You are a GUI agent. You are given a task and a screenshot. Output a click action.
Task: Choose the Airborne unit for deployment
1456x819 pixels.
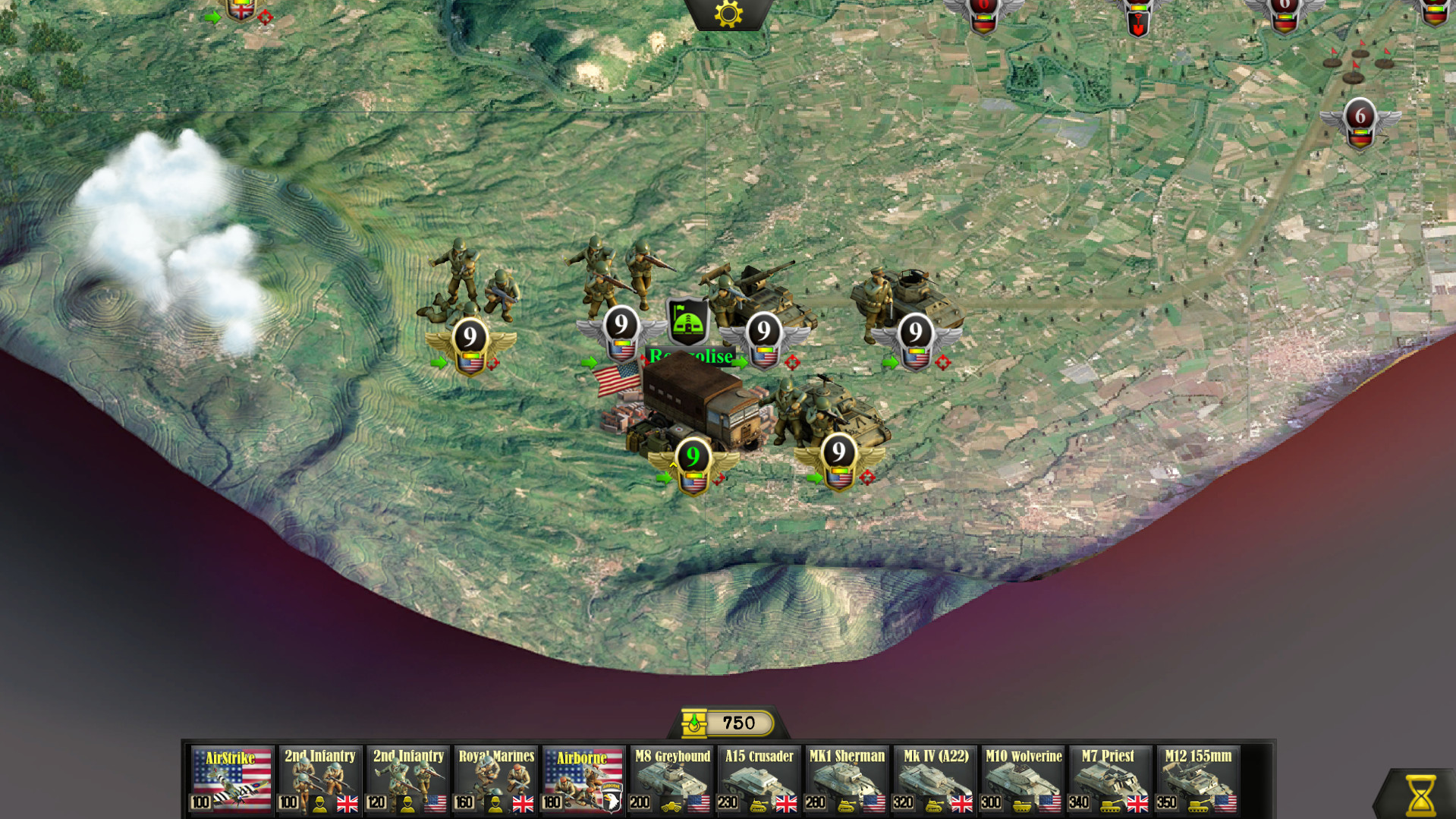[582, 780]
